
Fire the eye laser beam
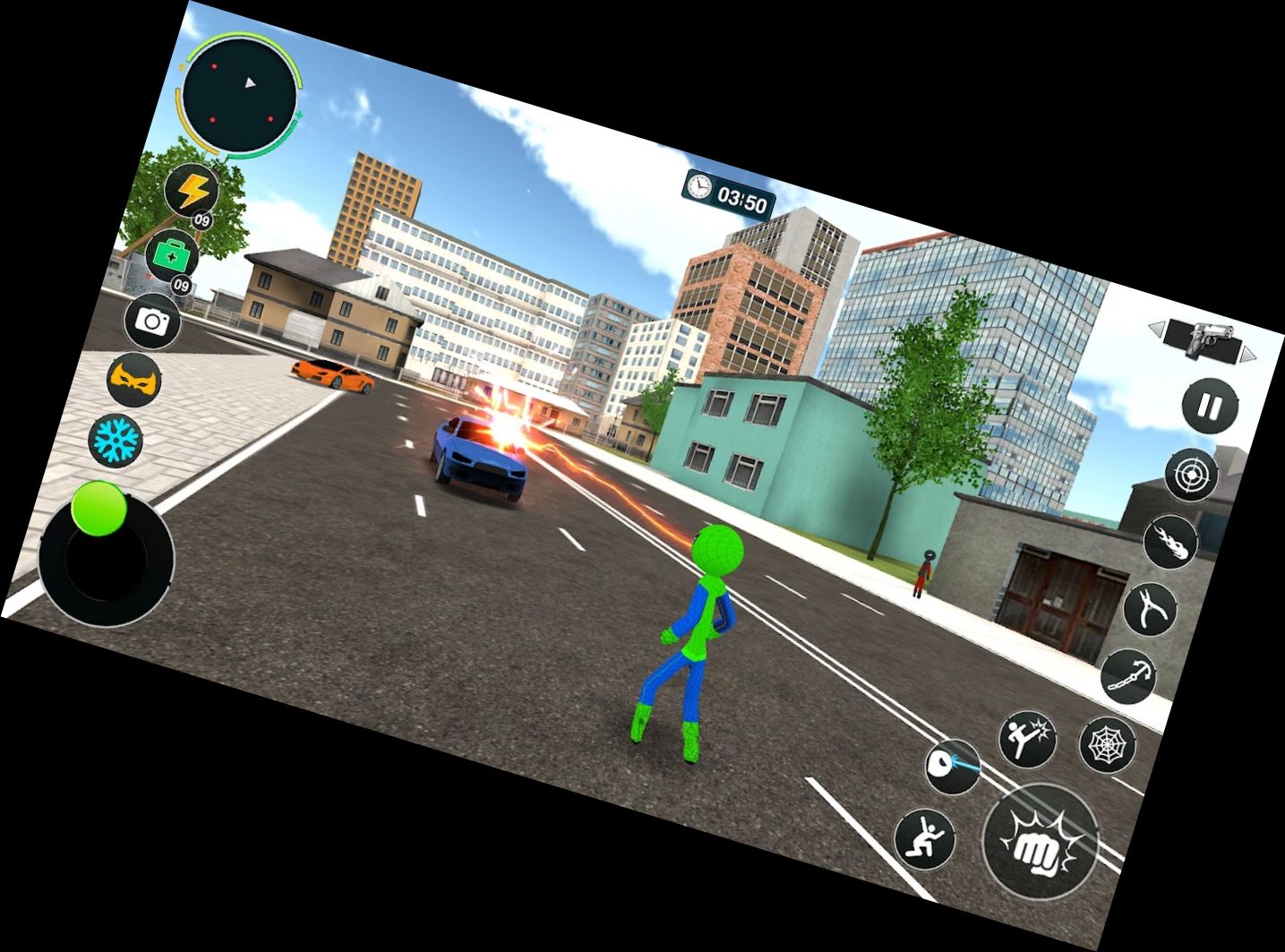click(953, 766)
